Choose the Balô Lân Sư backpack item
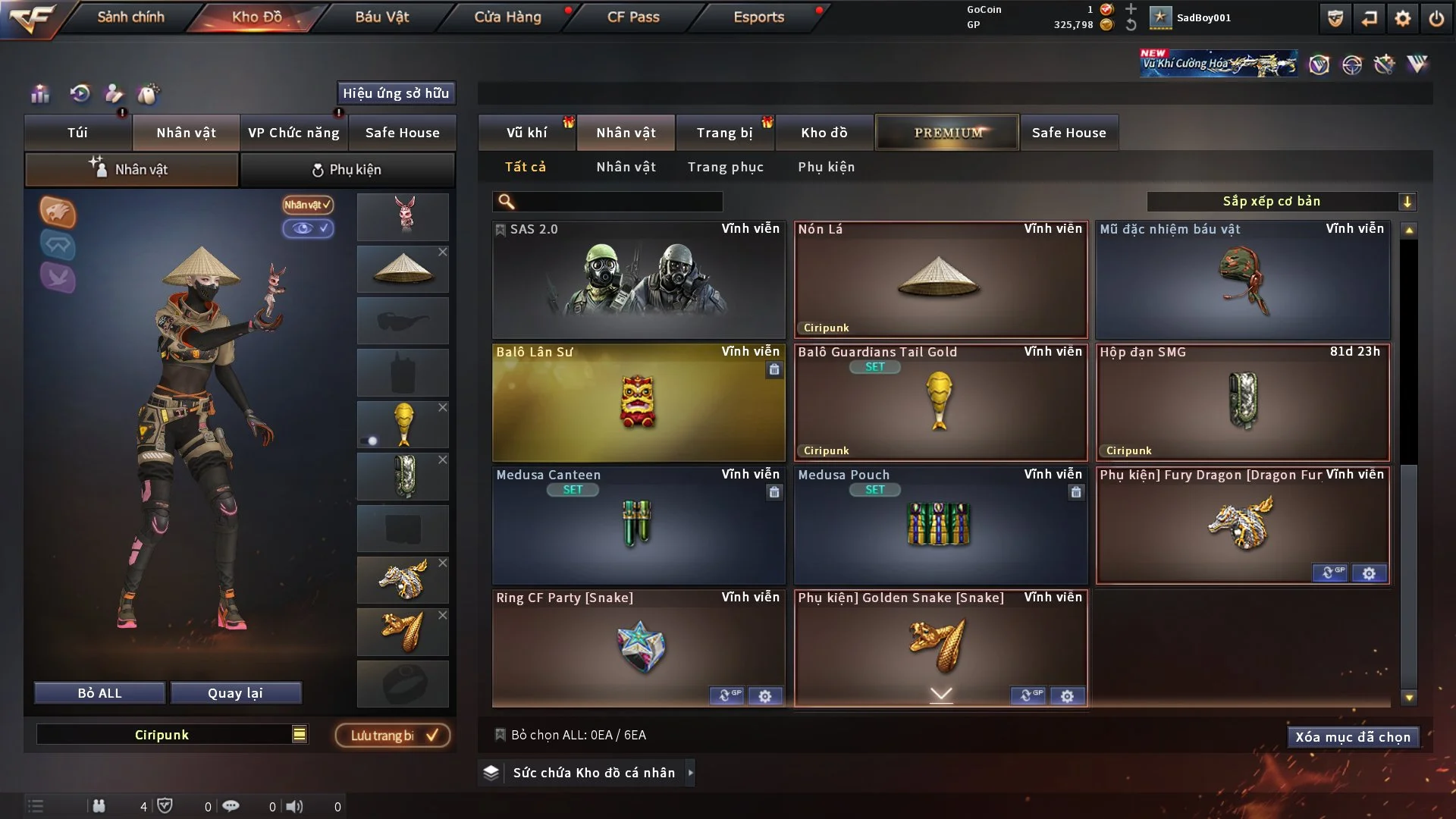Screen dimensions: 1456x819 [x=638, y=403]
